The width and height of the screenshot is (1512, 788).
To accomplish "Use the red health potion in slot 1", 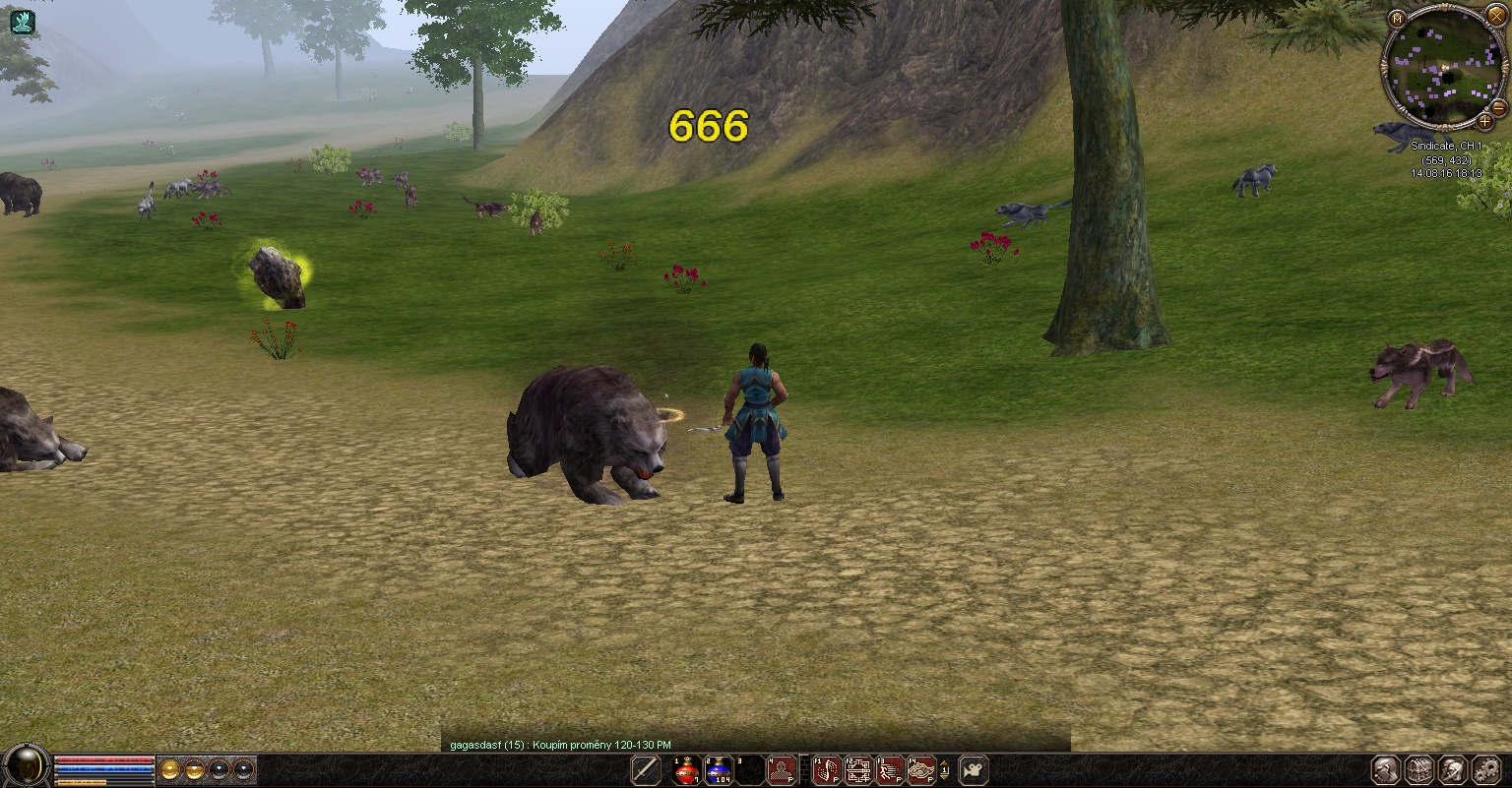I will coord(686,770).
